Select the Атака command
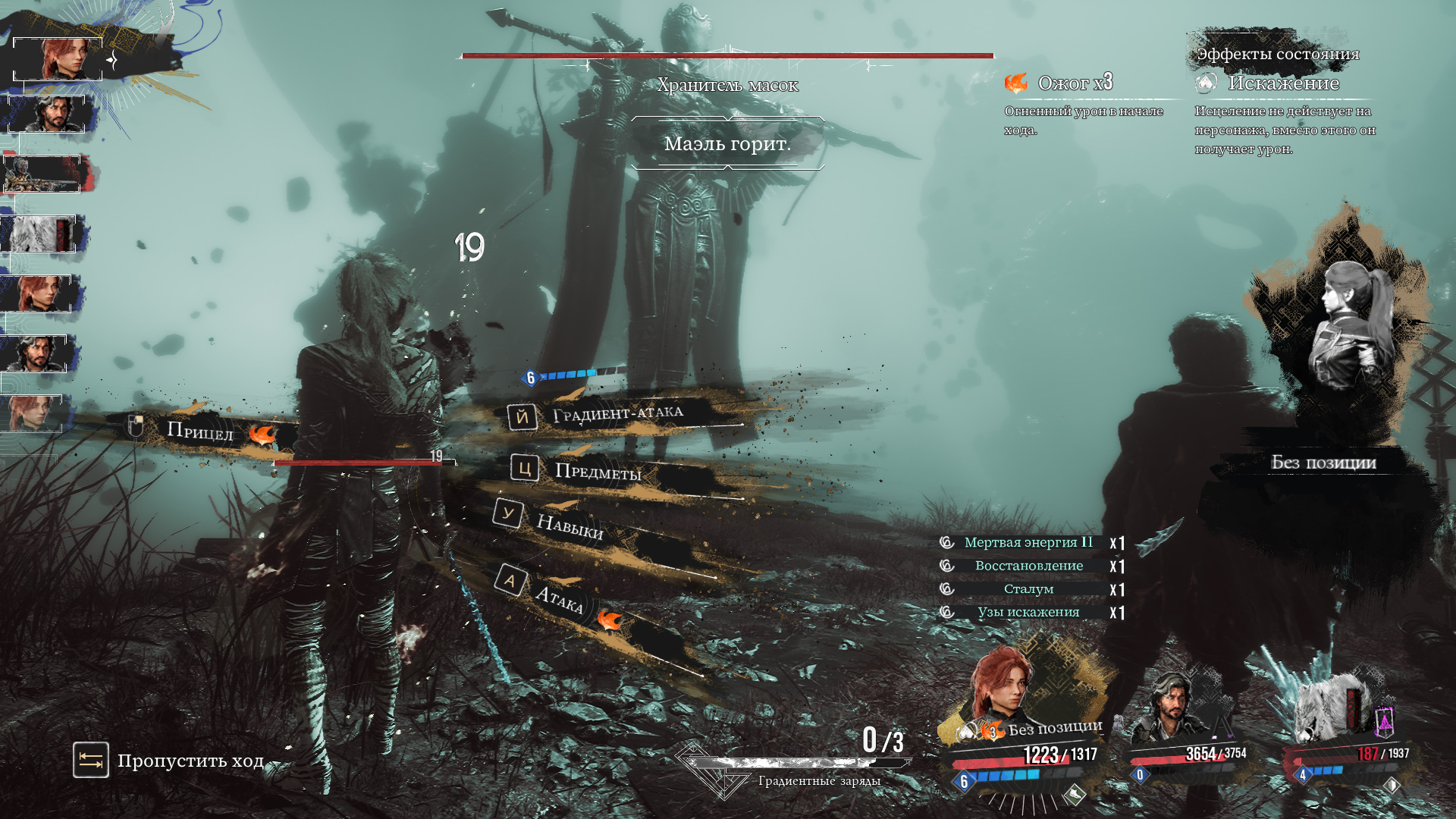The image size is (1456, 819). coord(558,598)
